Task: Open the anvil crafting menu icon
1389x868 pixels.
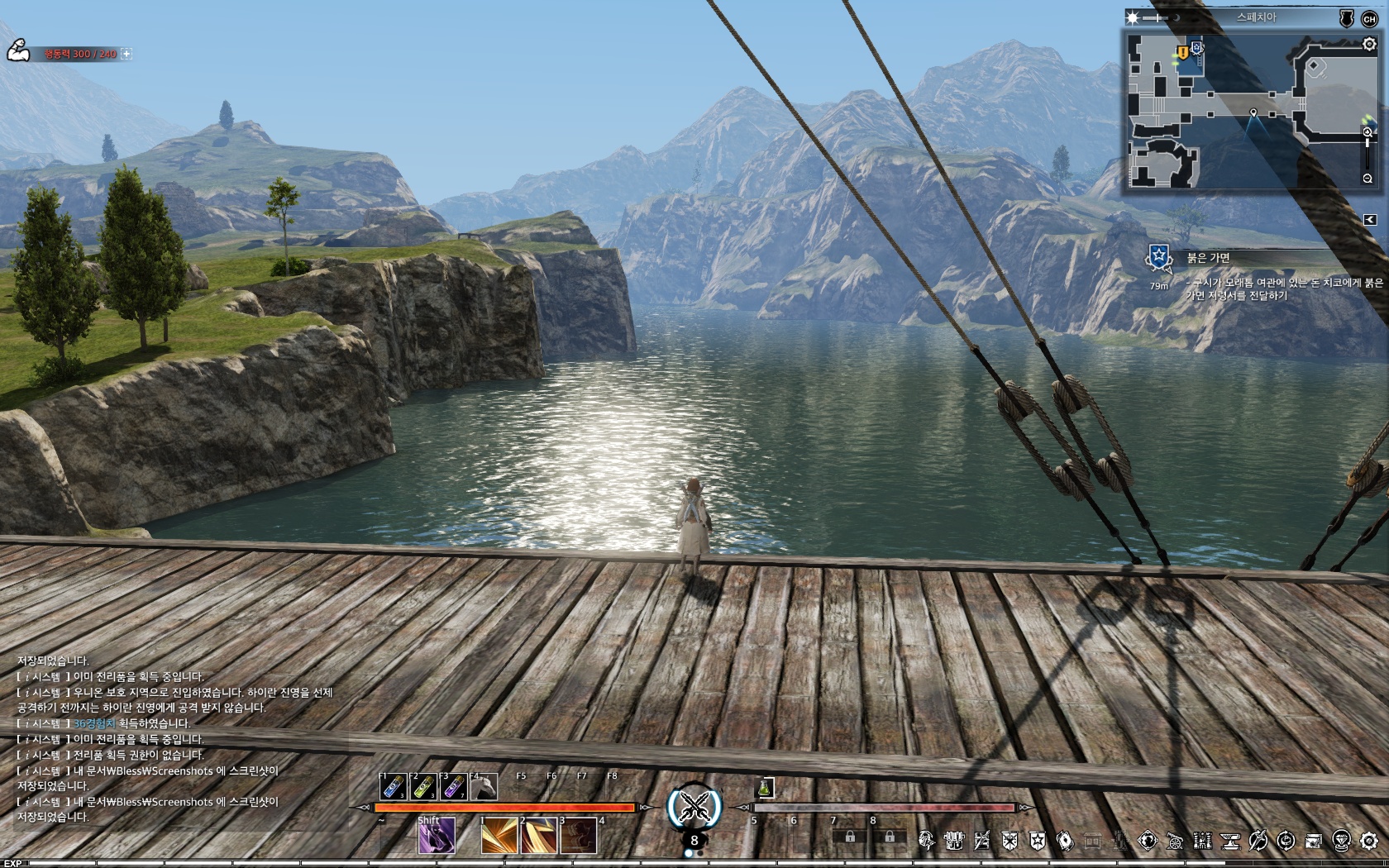Action: (x=1230, y=841)
